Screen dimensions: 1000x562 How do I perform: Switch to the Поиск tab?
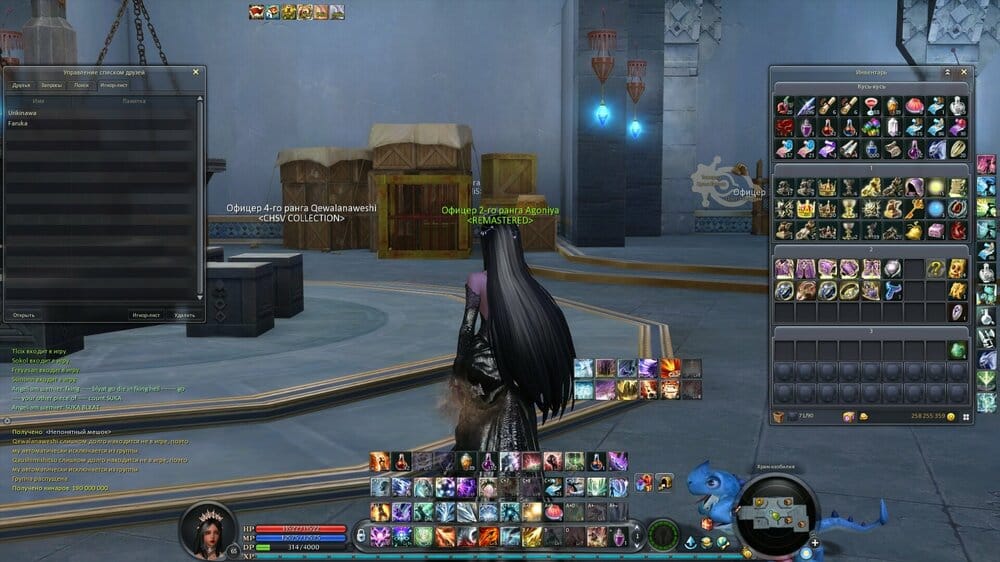click(81, 86)
